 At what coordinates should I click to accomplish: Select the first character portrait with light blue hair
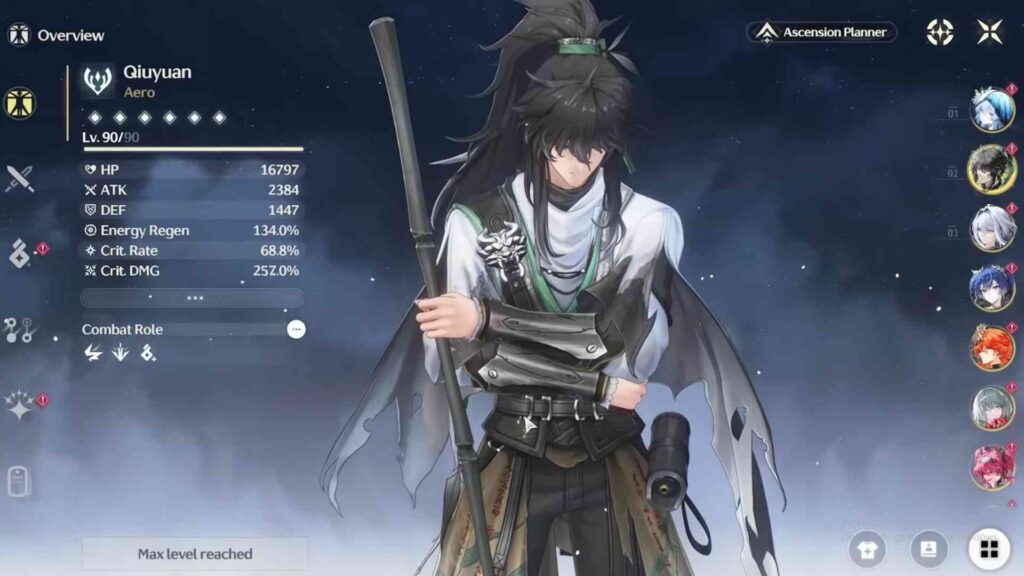(x=991, y=110)
